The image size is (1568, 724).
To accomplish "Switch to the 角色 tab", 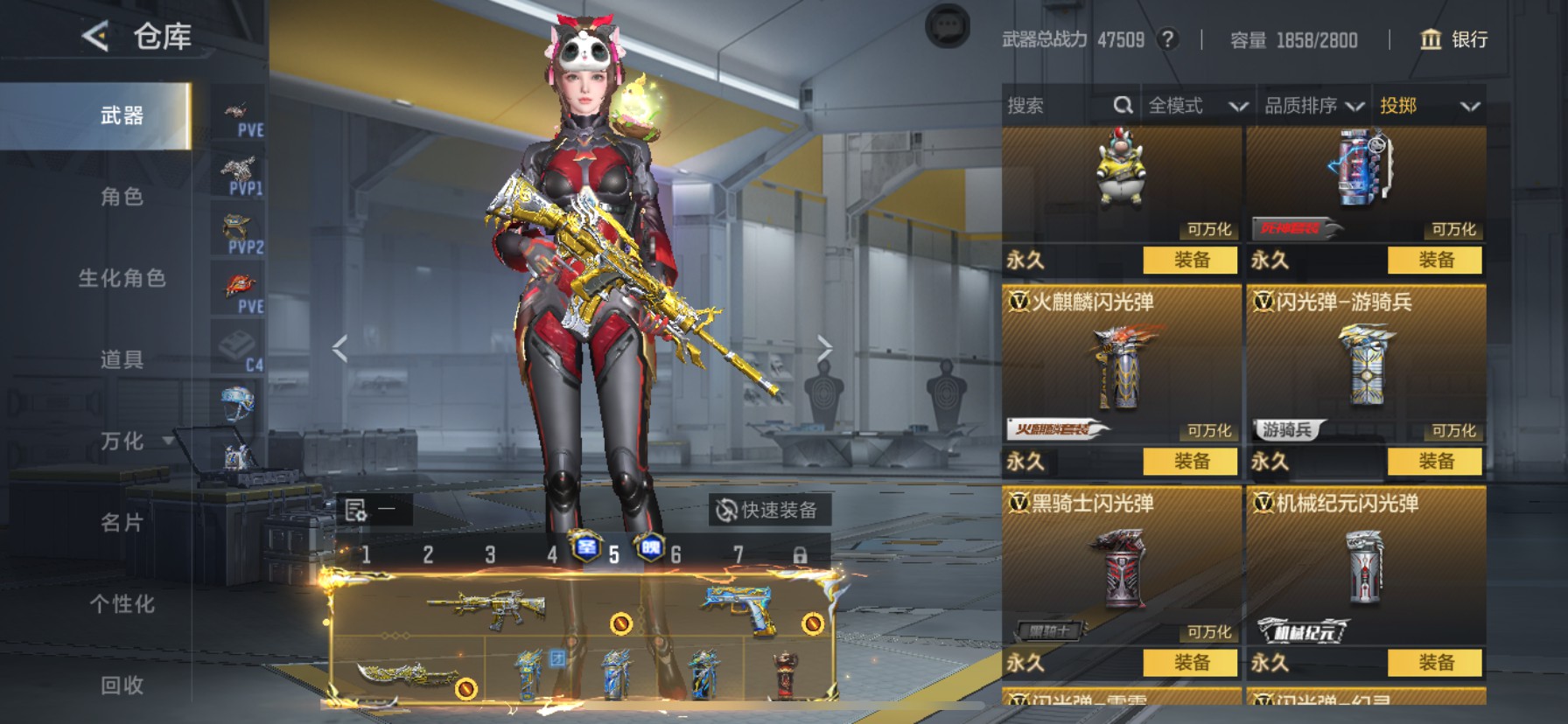I will click(122, 197).
